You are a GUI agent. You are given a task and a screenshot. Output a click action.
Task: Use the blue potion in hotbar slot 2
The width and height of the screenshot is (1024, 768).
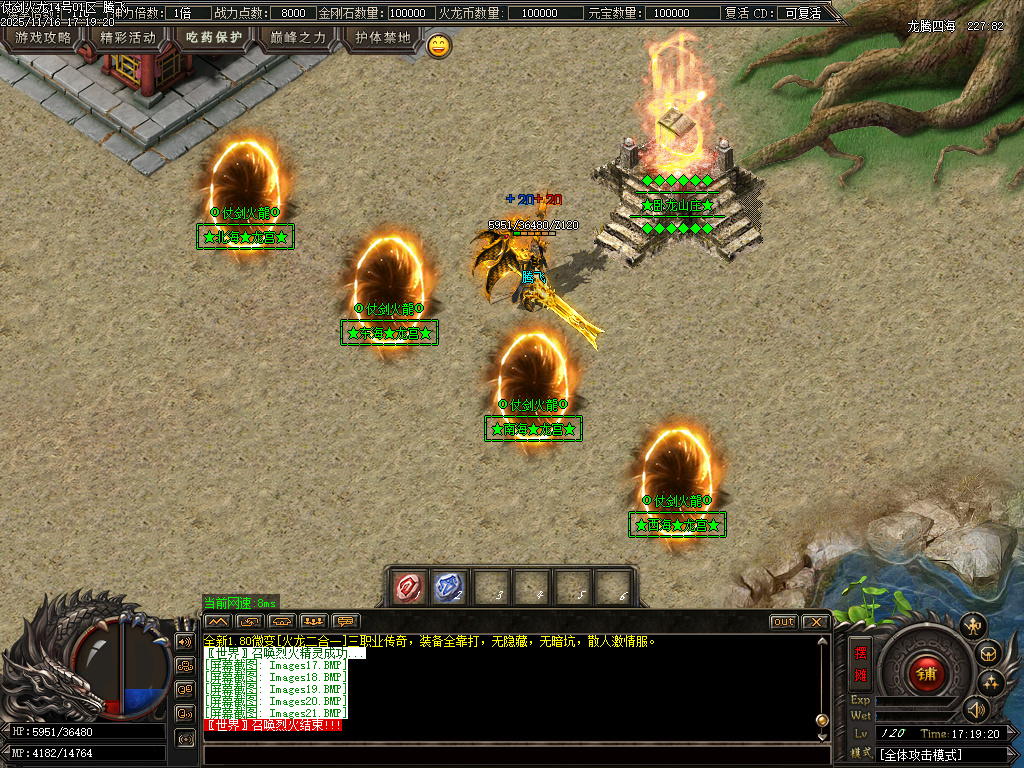(x=450, y=588)
